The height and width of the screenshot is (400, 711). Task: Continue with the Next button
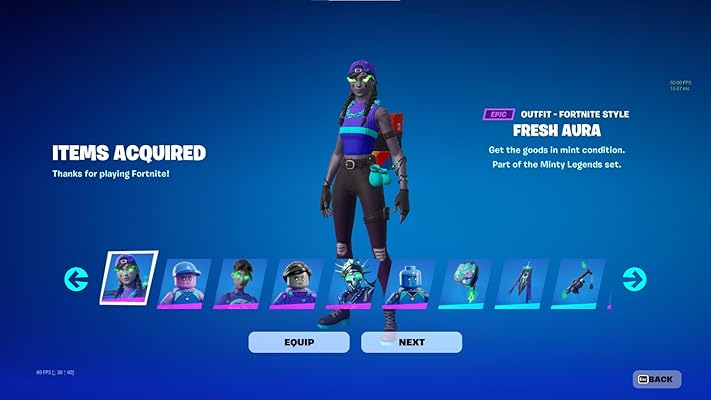coord(411,342)
